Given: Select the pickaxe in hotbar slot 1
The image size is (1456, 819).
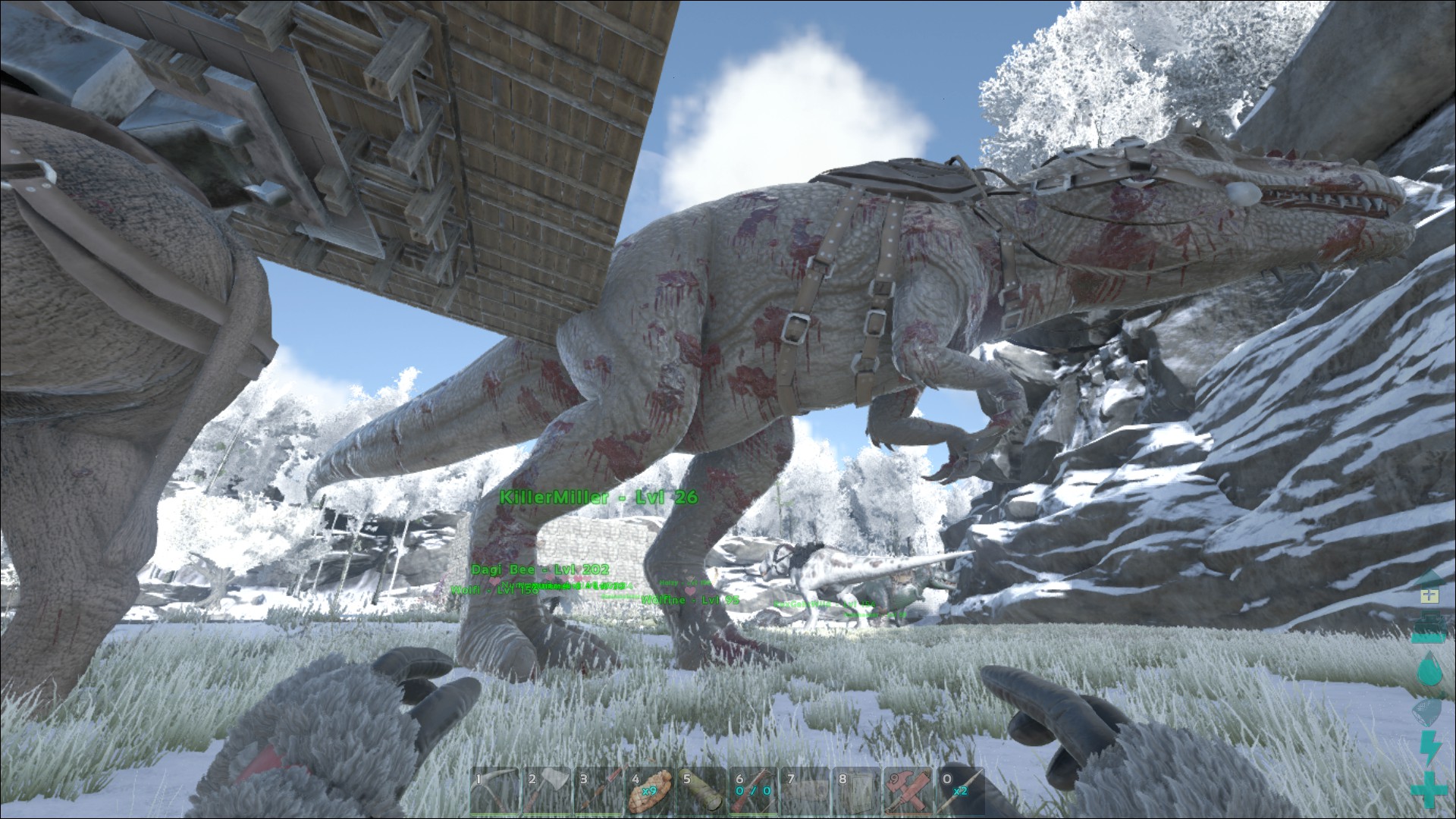Looking at the screenshot, I should point(494,792).
